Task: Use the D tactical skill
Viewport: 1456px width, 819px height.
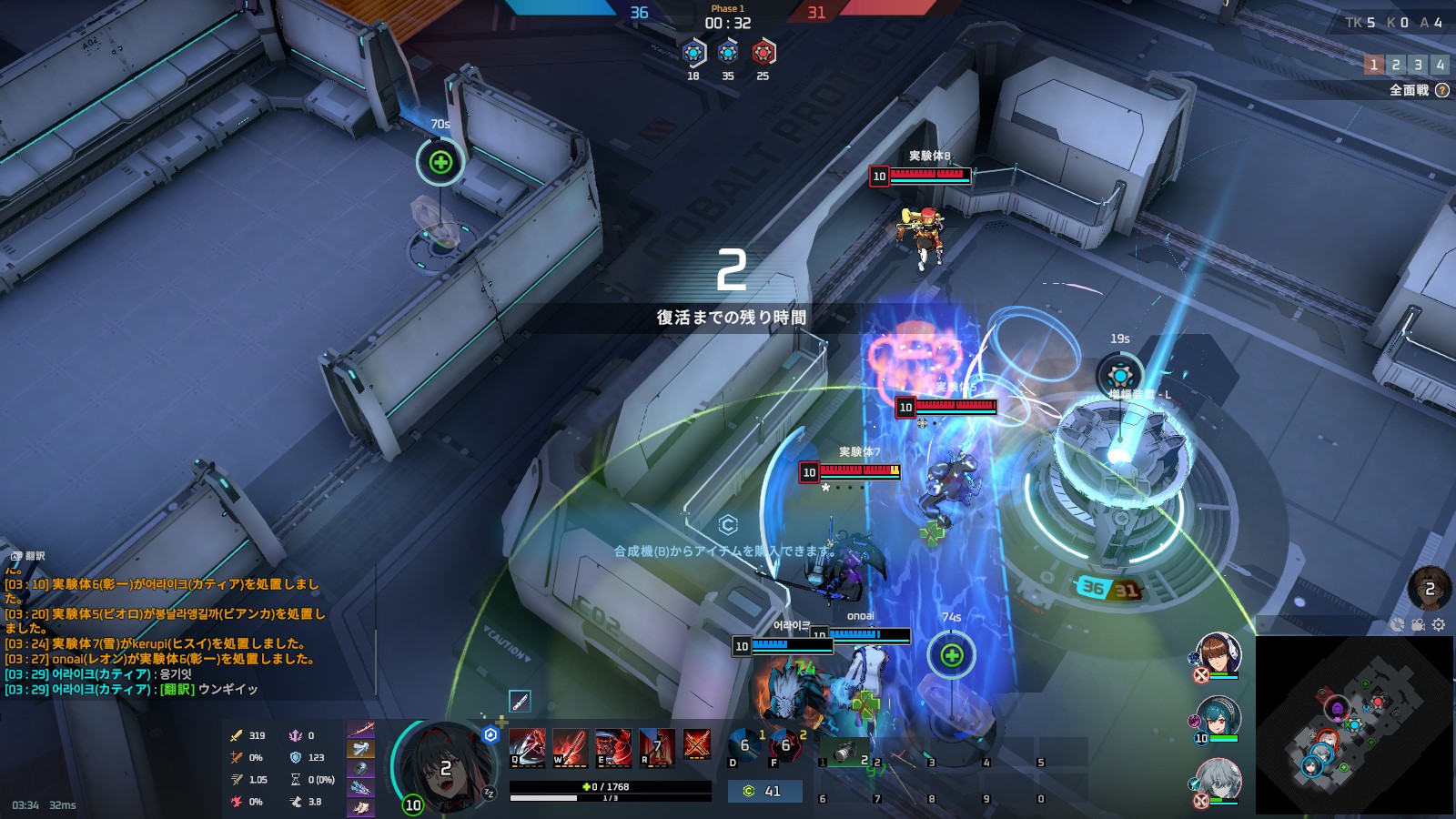Action: tap(743, 746)
